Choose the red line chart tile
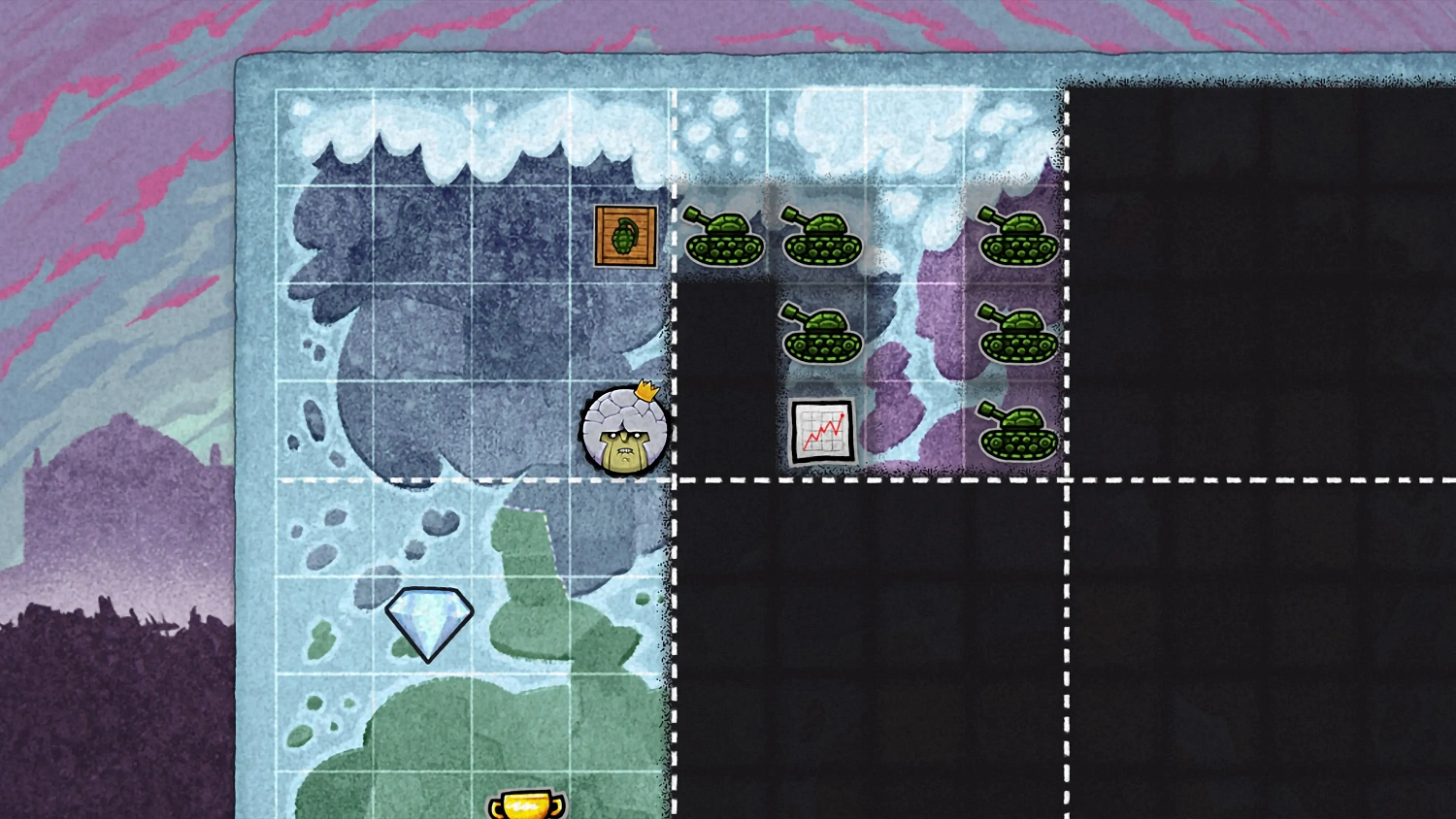 [822, 432]
